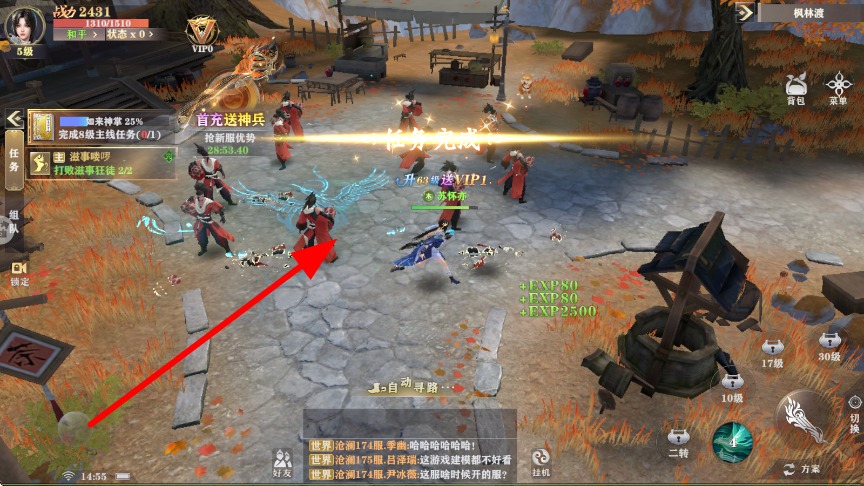Switch to the 组队 team tab
This screenshot has height=486, width=864.
tap(14, 222)
